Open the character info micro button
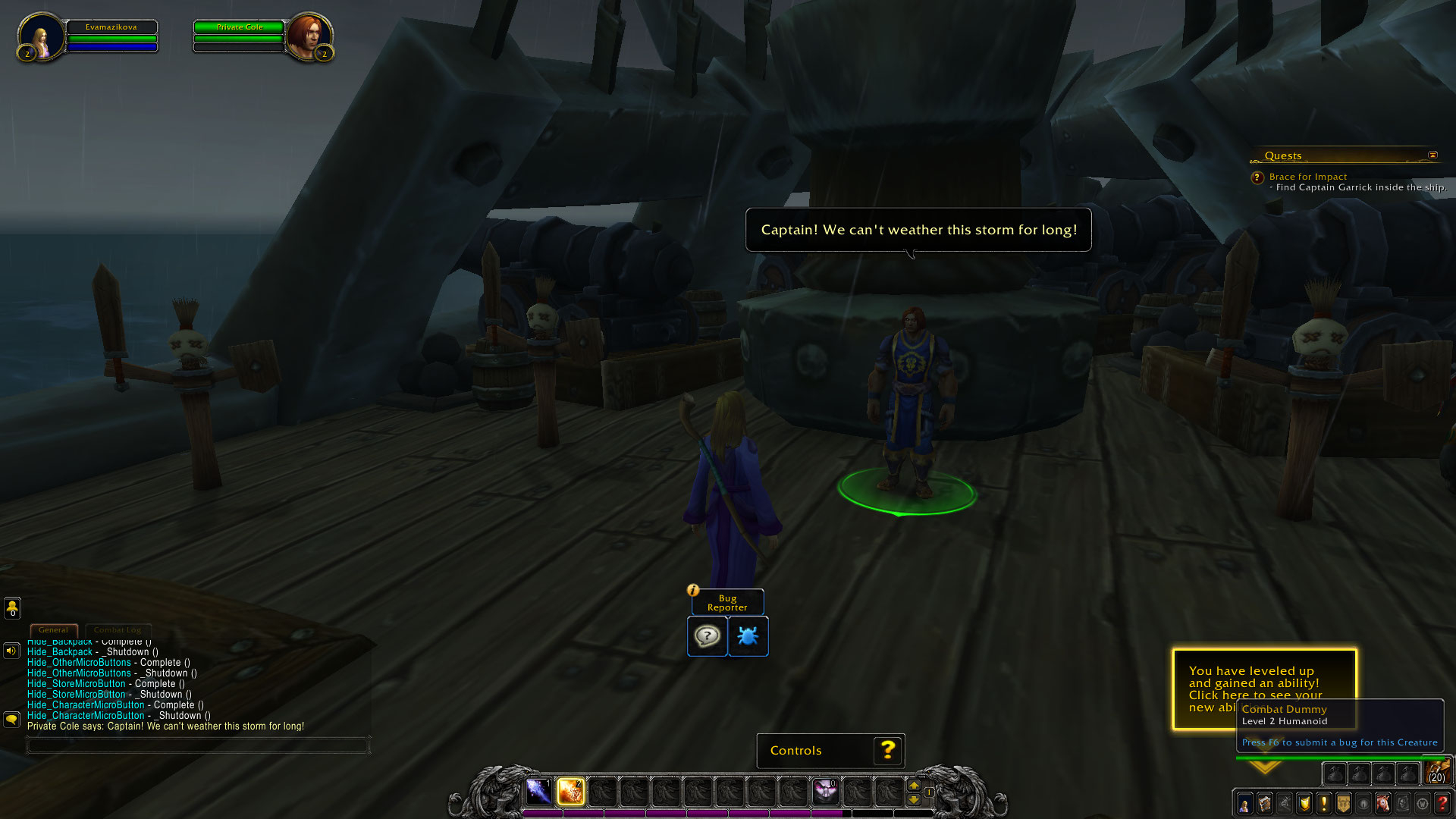The width and height of the screenshot is (1456, 819). [1244, 803]
